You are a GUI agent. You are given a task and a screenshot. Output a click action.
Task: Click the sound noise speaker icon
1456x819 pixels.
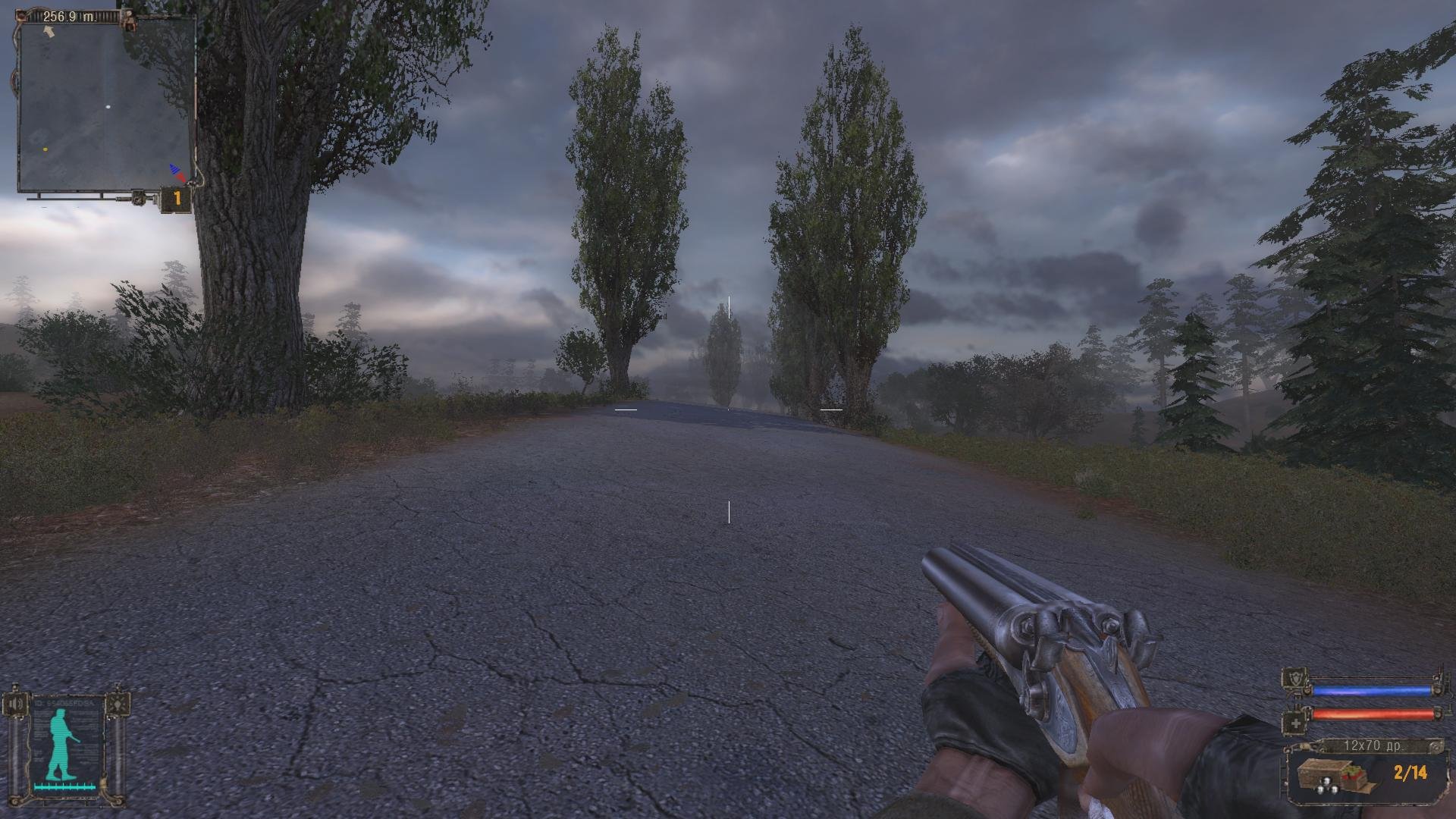(x=16, y=703)
